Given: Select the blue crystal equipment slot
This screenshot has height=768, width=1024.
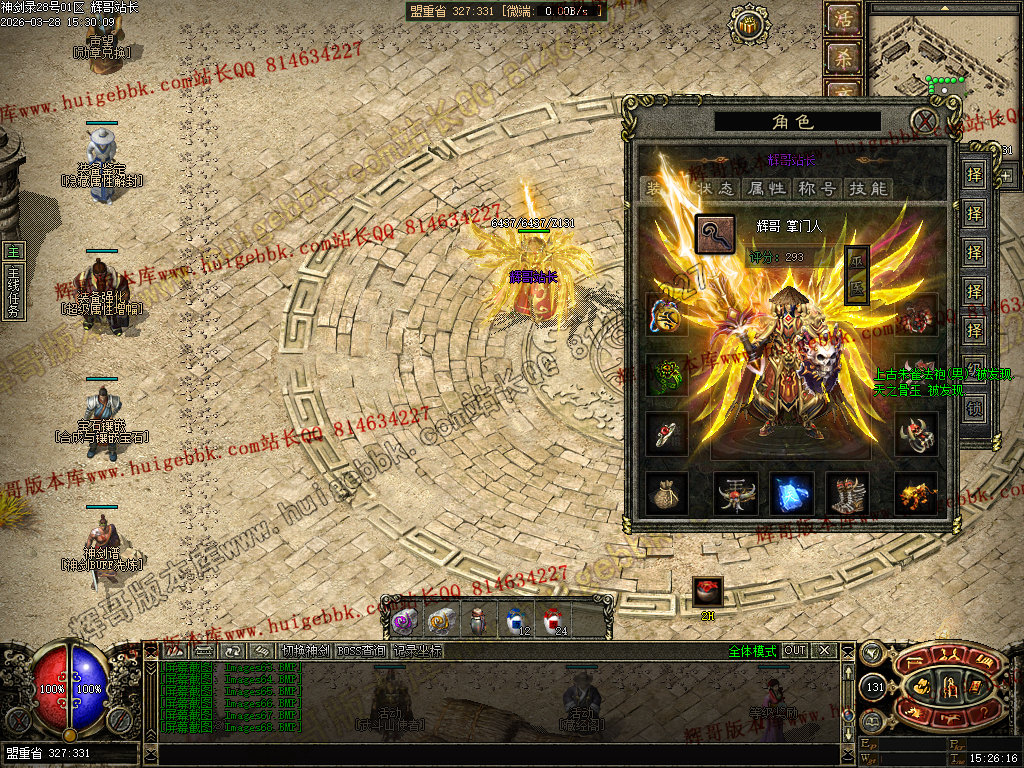Looking at the screenshot, I should coord(791,493).
